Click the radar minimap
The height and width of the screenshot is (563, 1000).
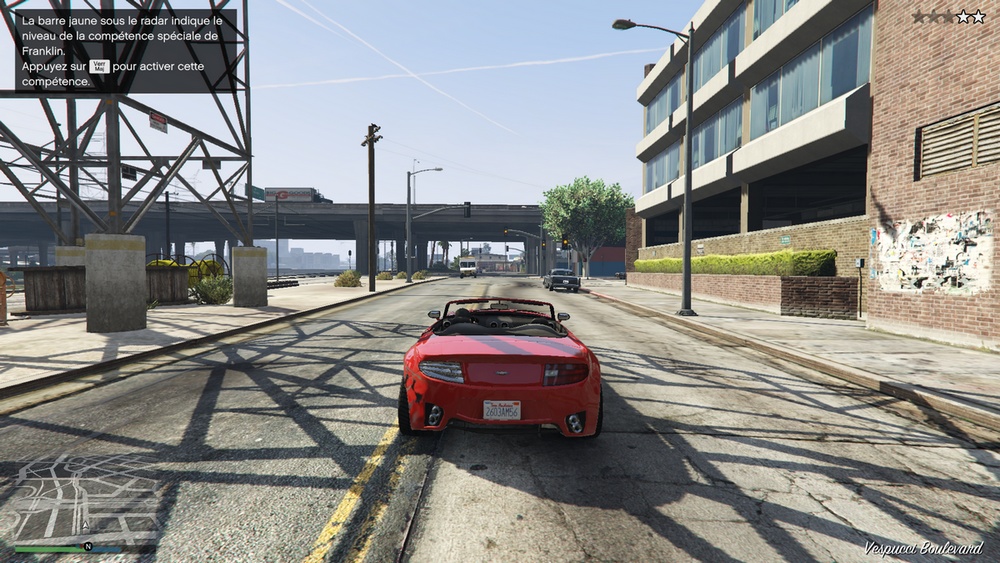[x=85, y=498]
